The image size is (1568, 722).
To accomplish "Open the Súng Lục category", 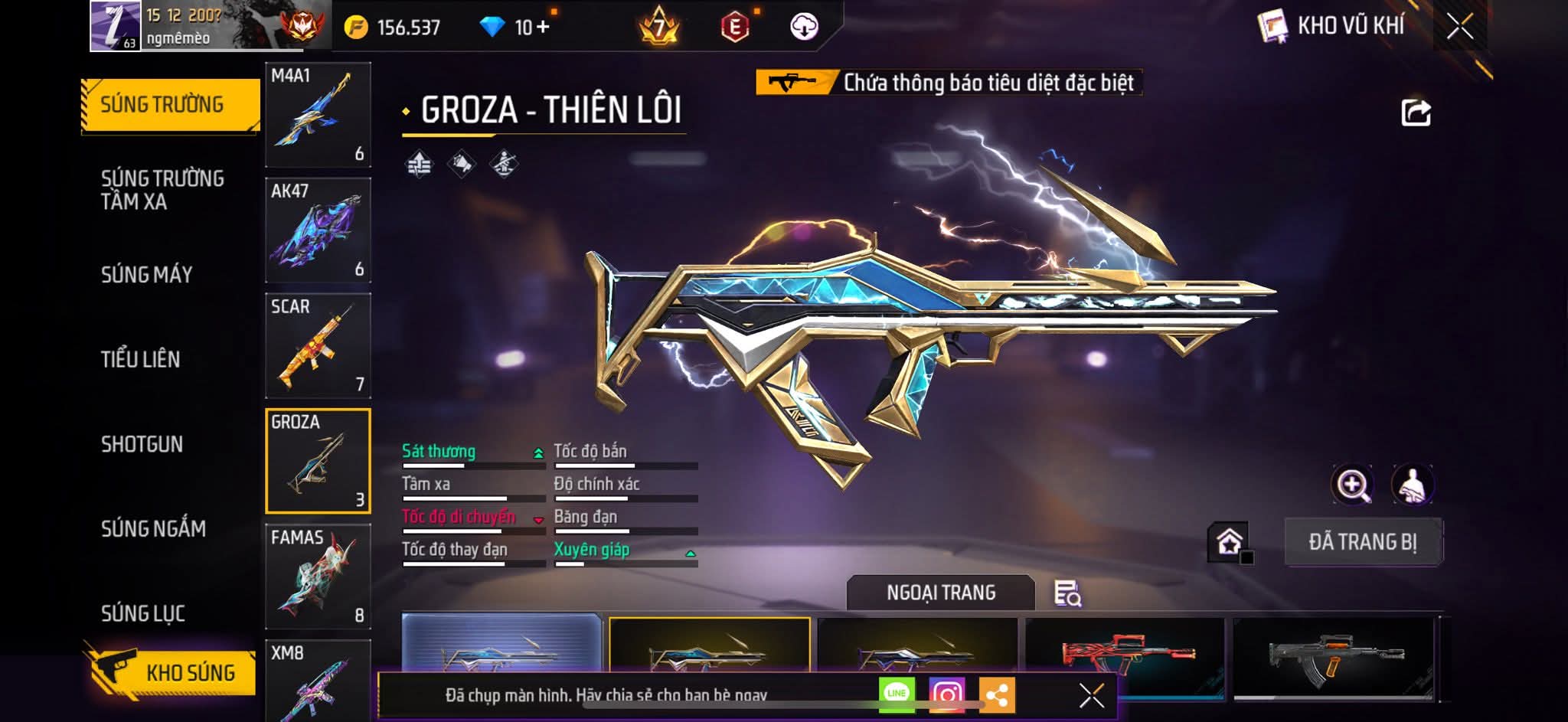I will point(142,613).
